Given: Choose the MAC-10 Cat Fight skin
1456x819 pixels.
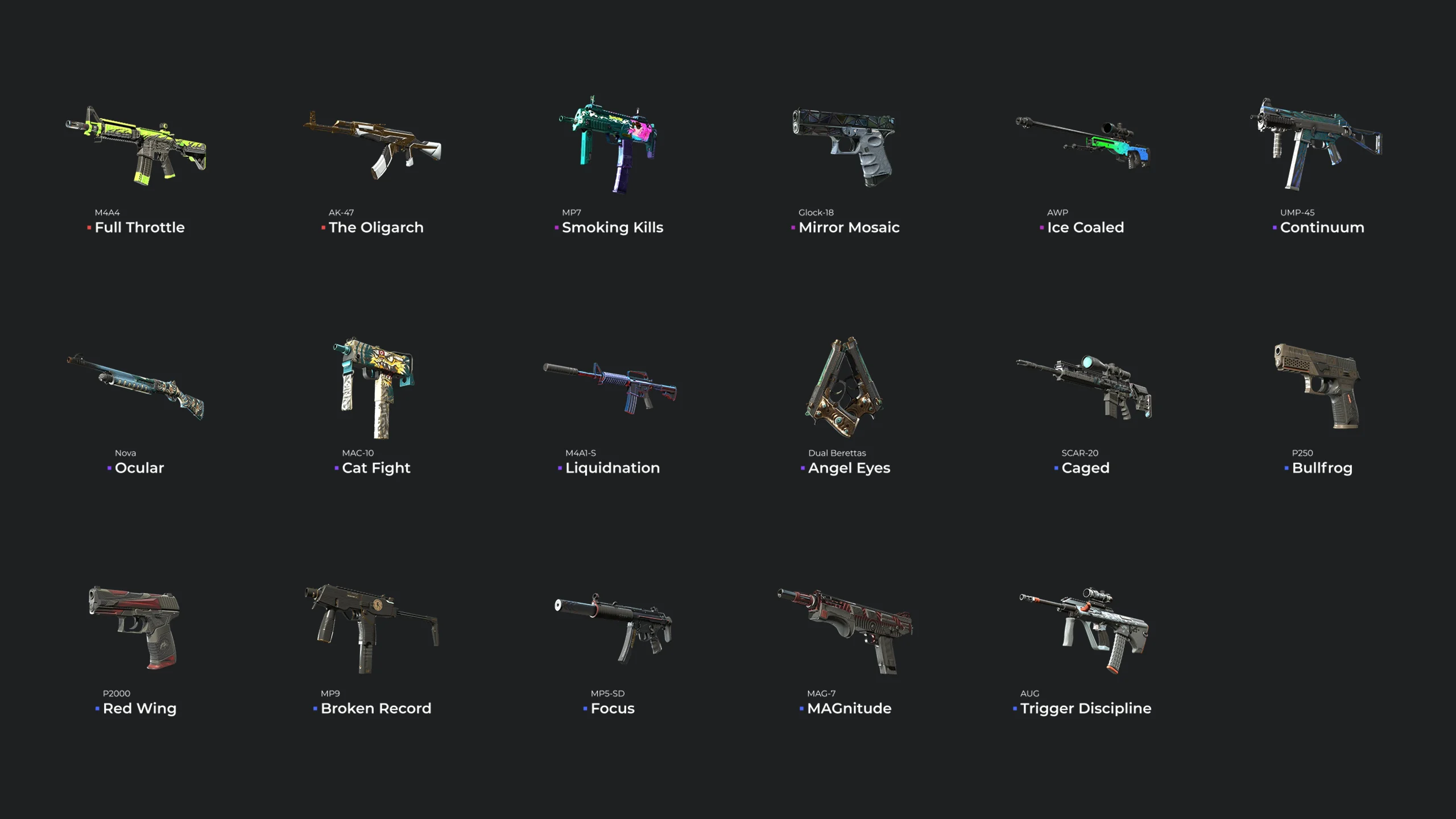Looking at the screenshot, I should pos(374,388).
